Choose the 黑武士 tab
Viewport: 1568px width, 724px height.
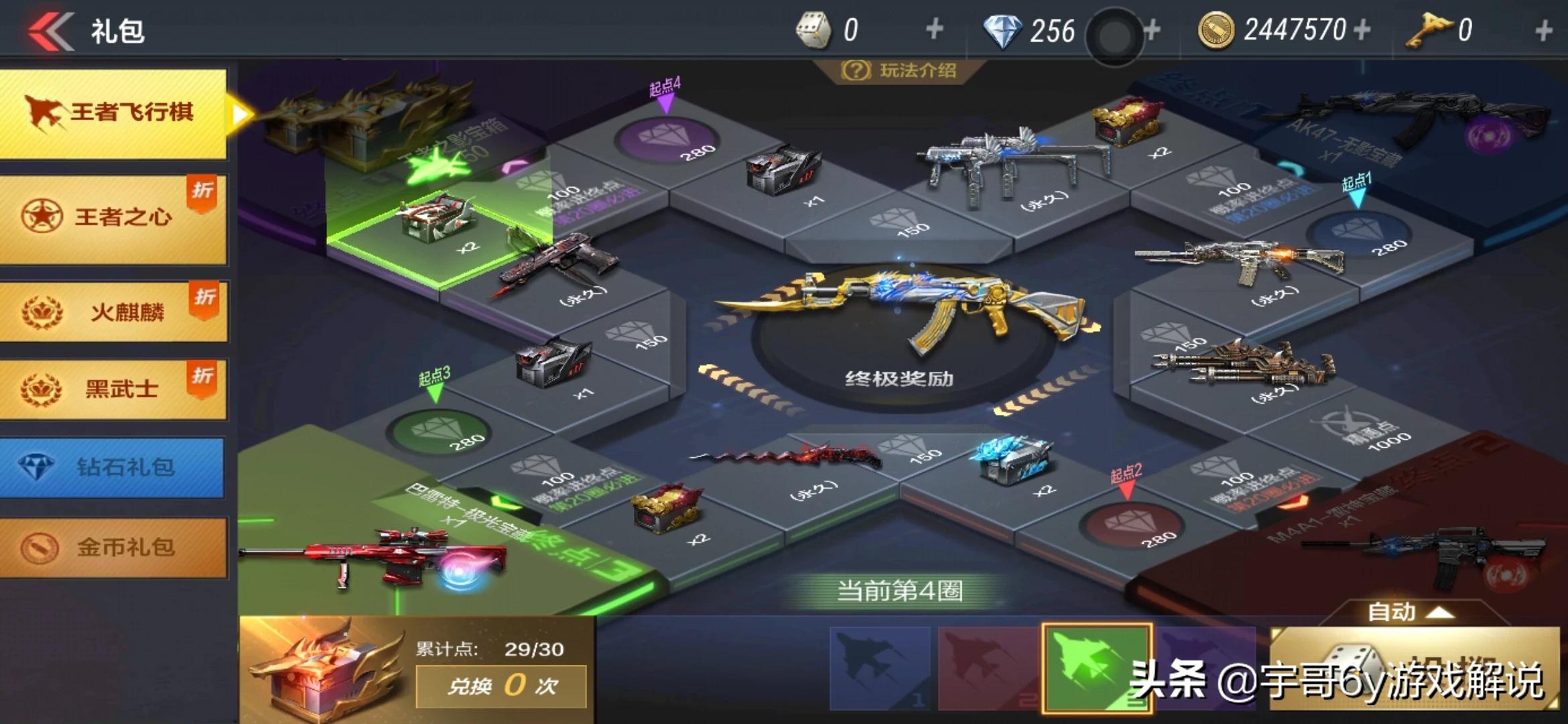(x=114, y=389)
